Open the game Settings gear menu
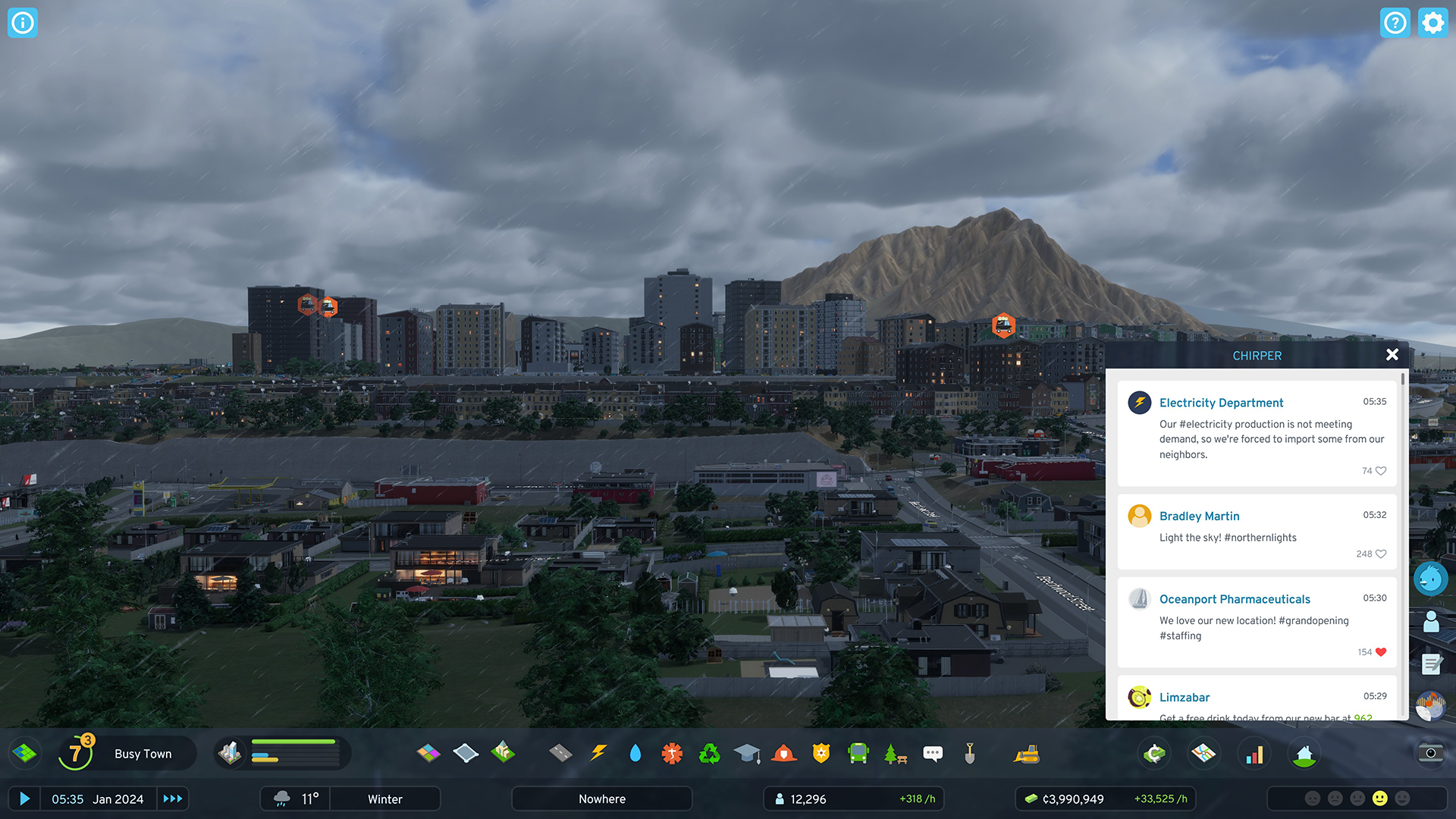Screen dimensions: 1456x819 [1432, 23]
